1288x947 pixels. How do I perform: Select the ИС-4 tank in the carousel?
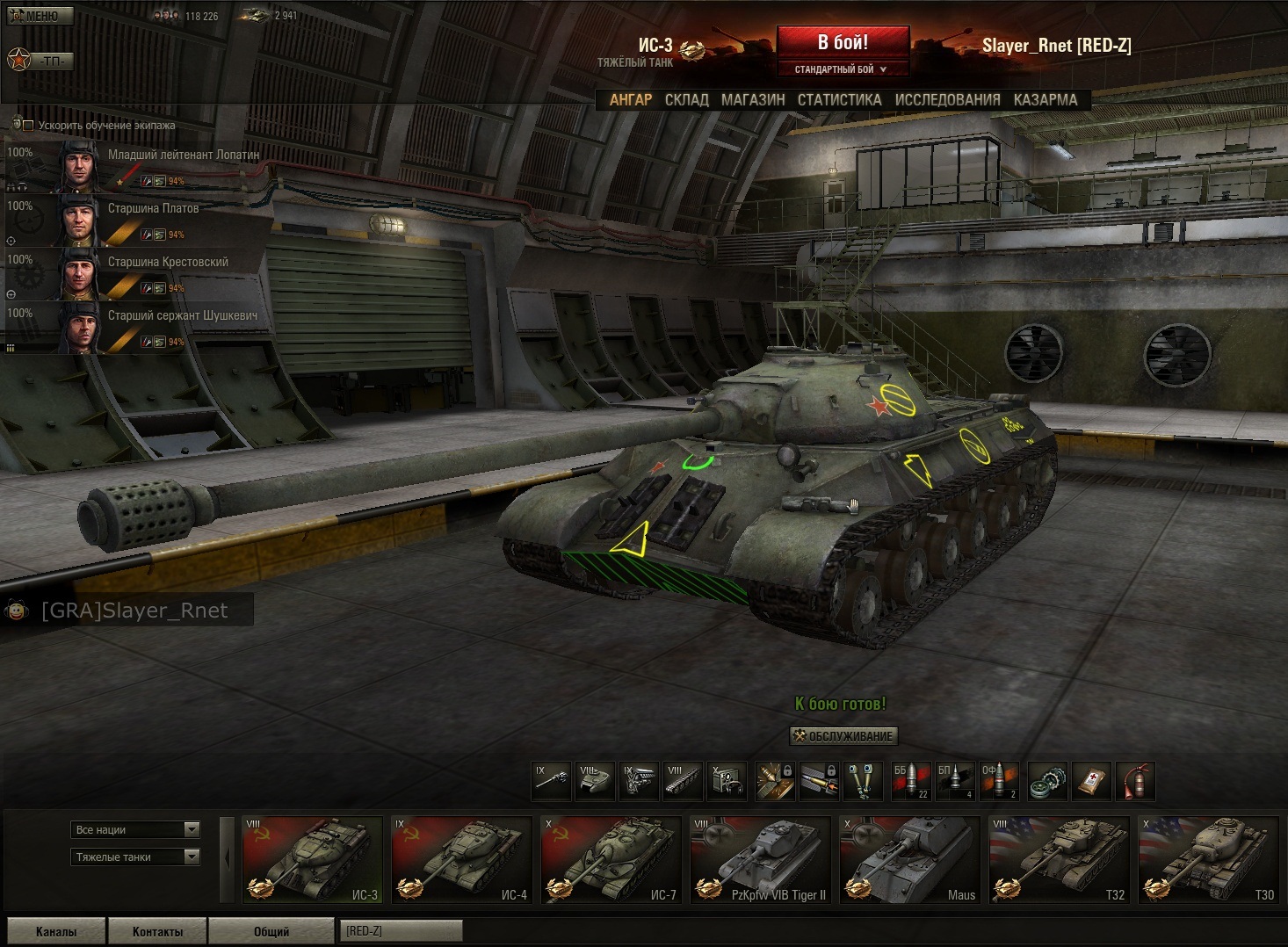pyautogui.click(x=461, y=860)
